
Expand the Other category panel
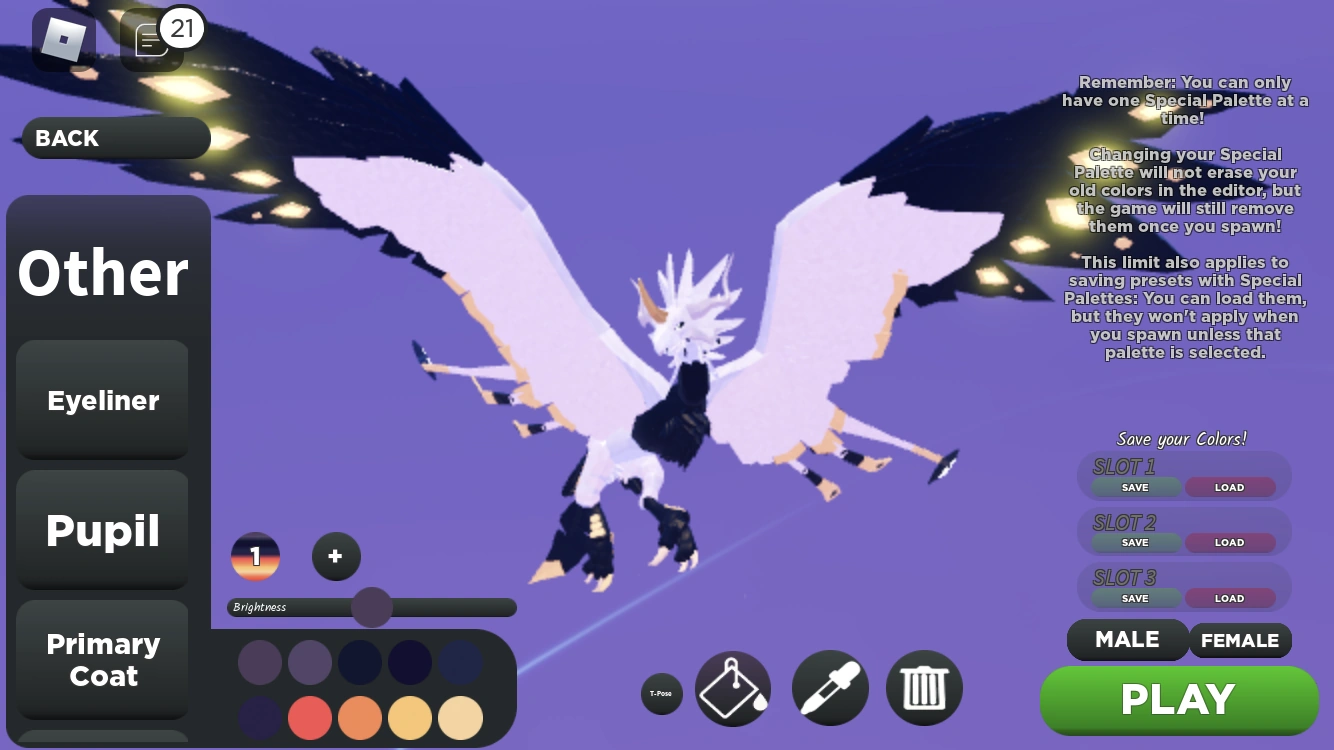coord(102,271)
